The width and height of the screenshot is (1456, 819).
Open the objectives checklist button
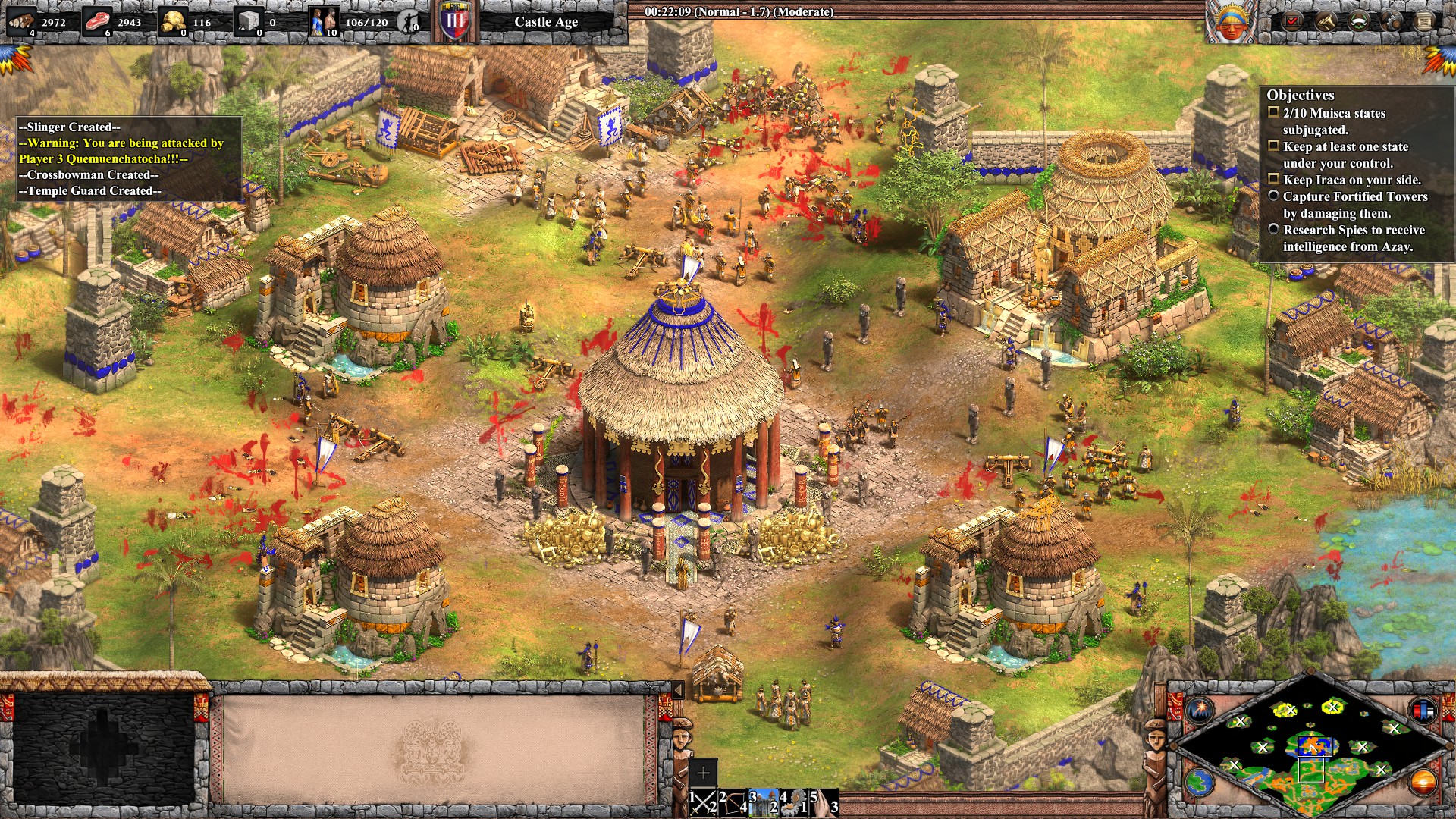pyautogui.click(x=1291, y=21)
